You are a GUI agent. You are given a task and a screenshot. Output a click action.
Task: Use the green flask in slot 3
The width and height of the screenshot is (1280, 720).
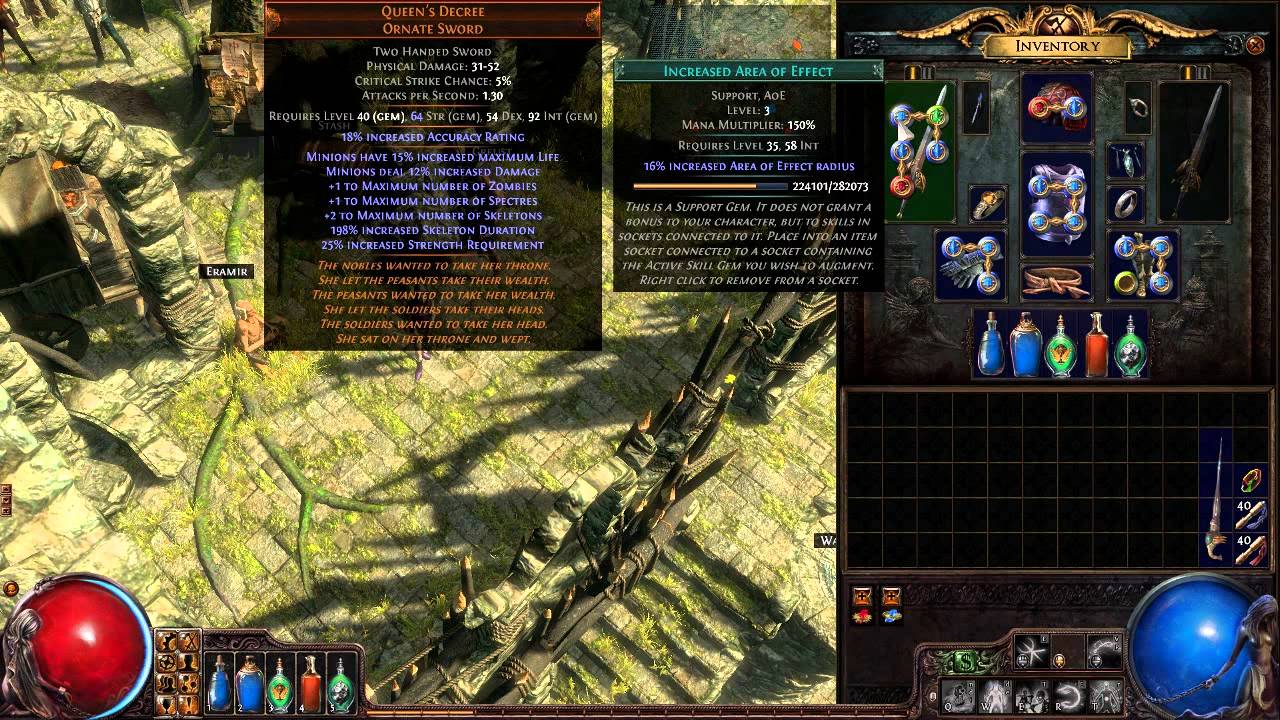point(279,681)
